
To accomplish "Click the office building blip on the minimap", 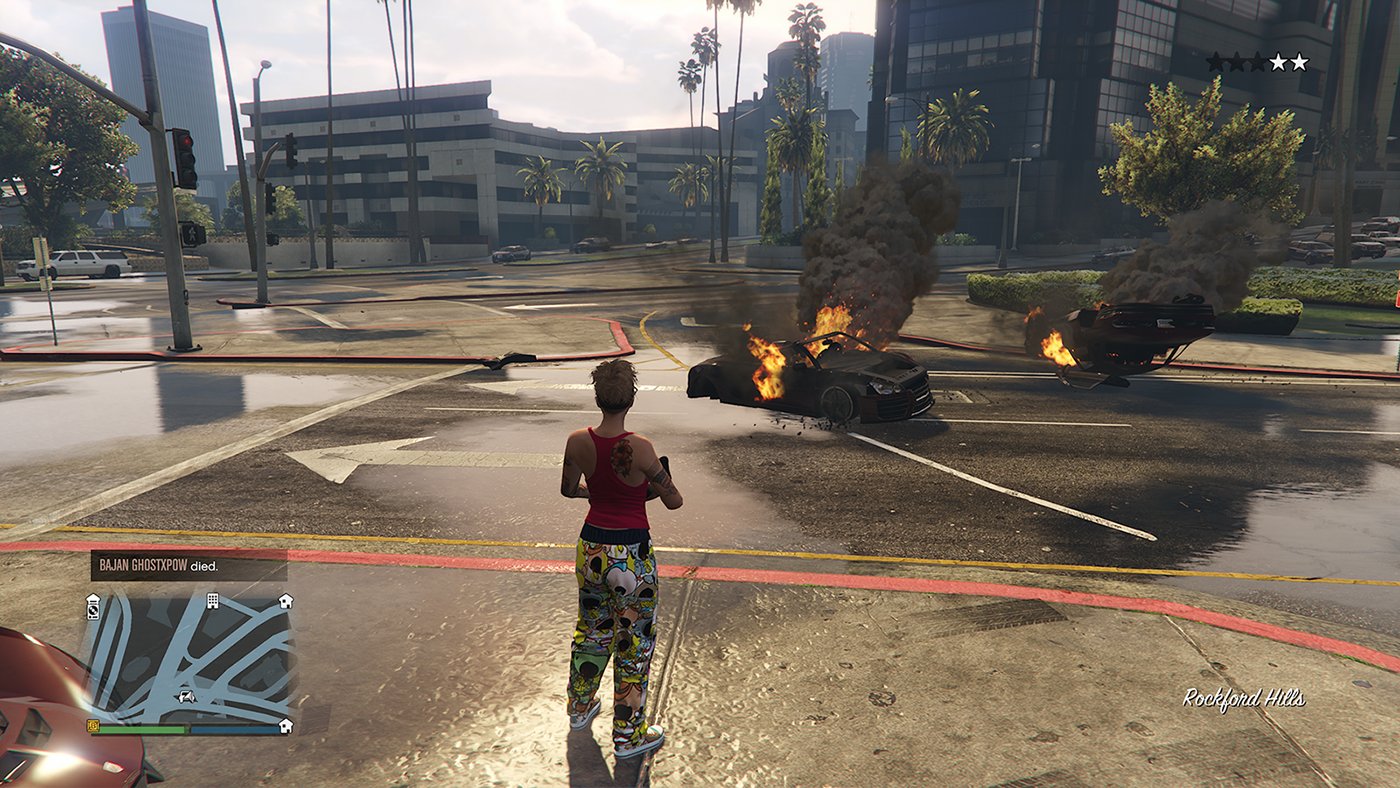I will [x=212, y=601].
